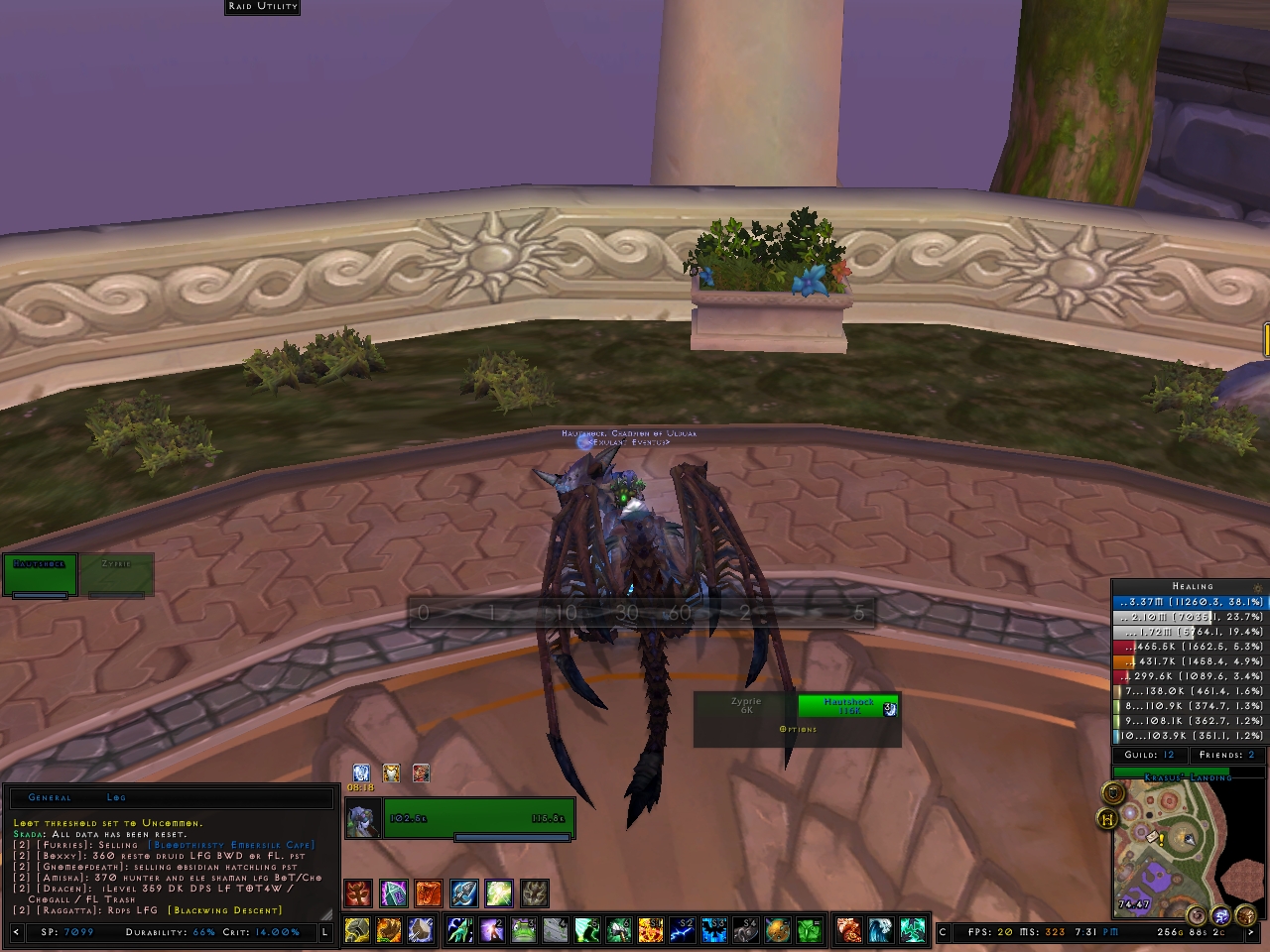Screen dimensions: 1270x952
Task: Open Skada options via the gear icon
Action: coord(1258,588)
